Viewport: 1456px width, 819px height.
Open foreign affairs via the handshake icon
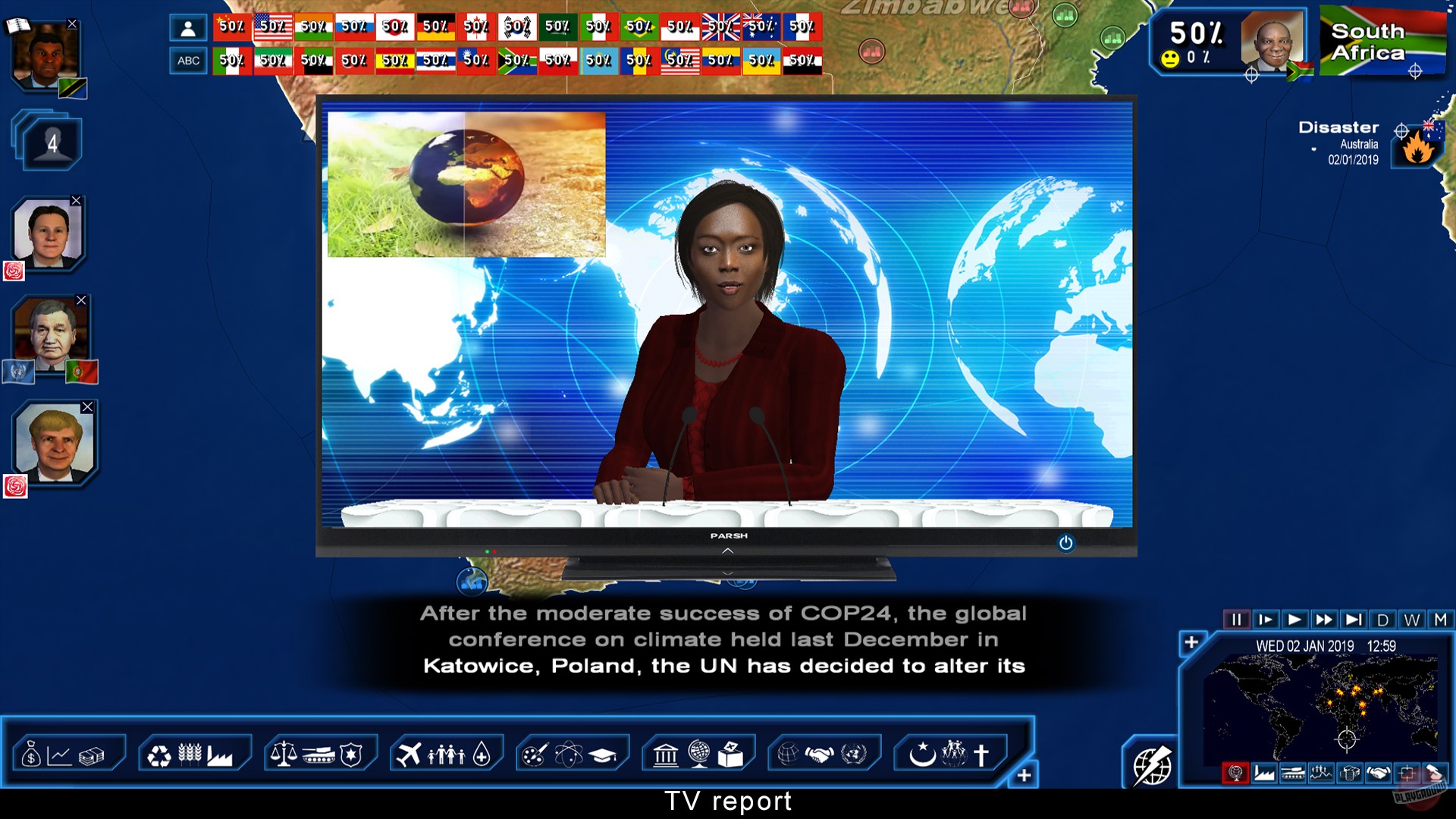click(821, 753)
